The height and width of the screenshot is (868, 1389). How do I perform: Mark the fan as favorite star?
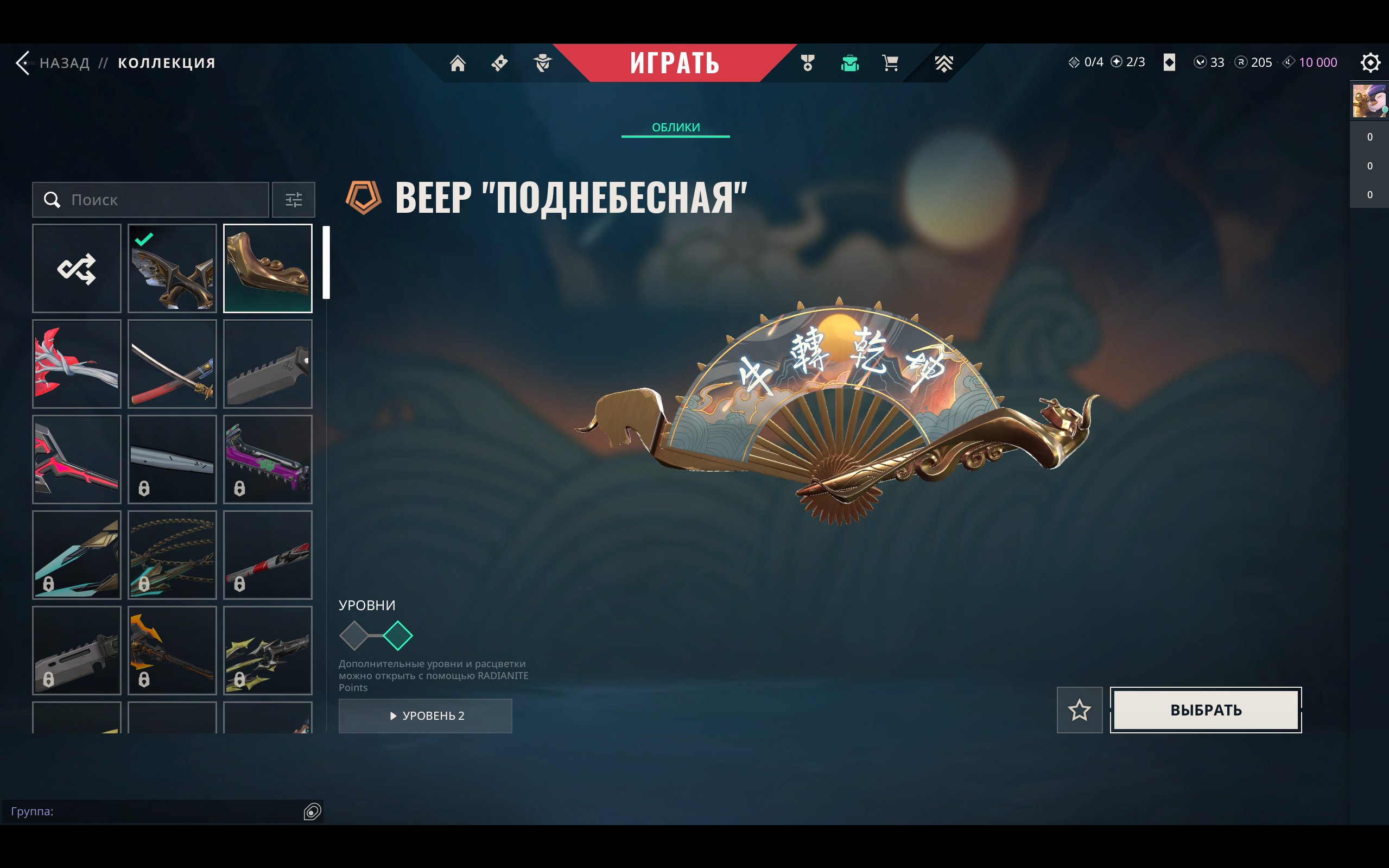click(1079, 710)
